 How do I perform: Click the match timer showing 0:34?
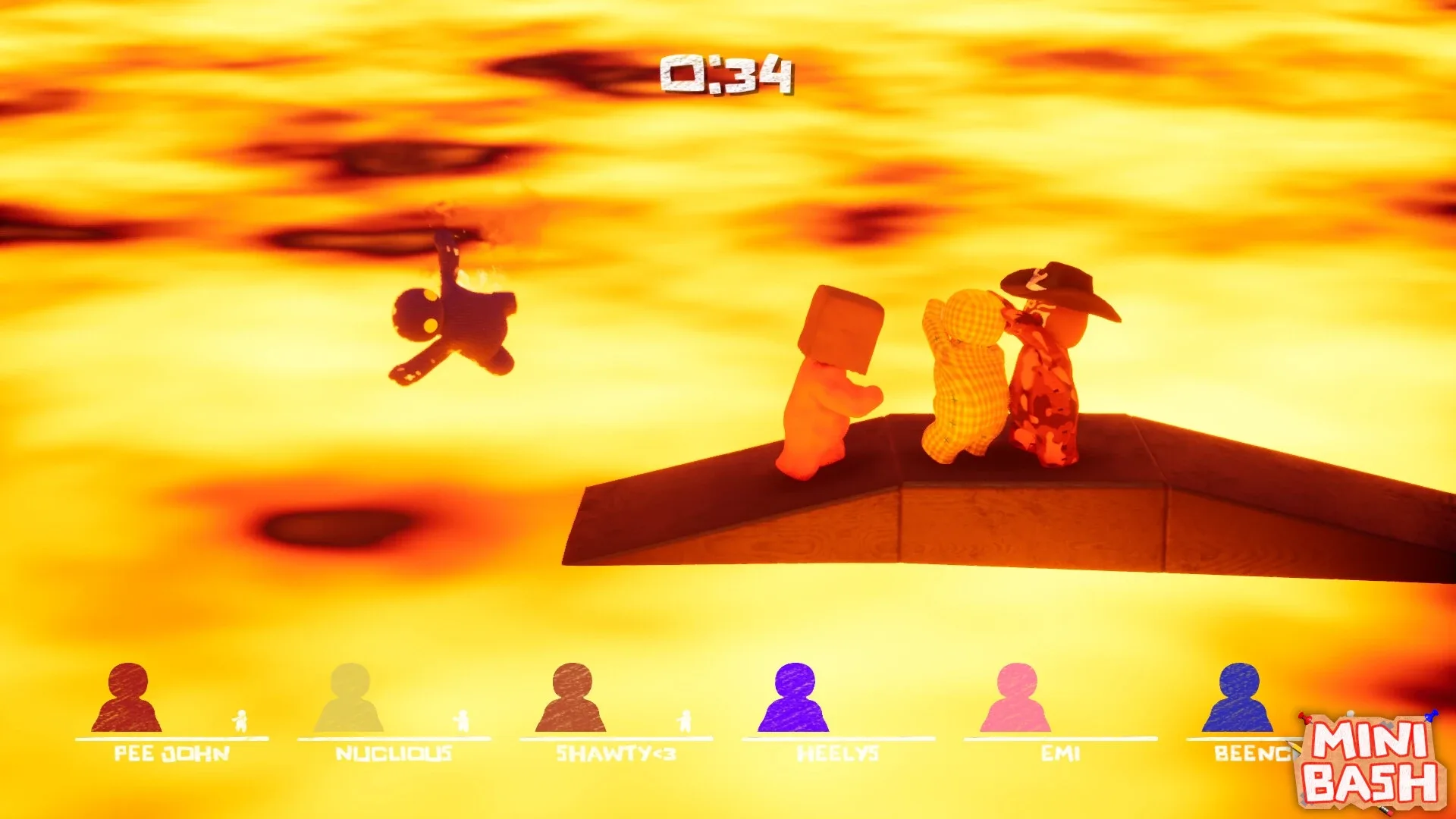[x=730, y=74]
